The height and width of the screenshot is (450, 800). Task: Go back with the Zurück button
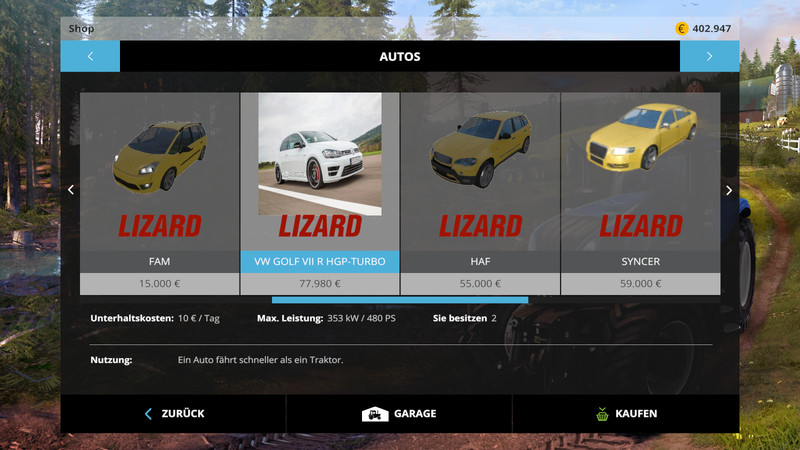(x=174, y=413)
